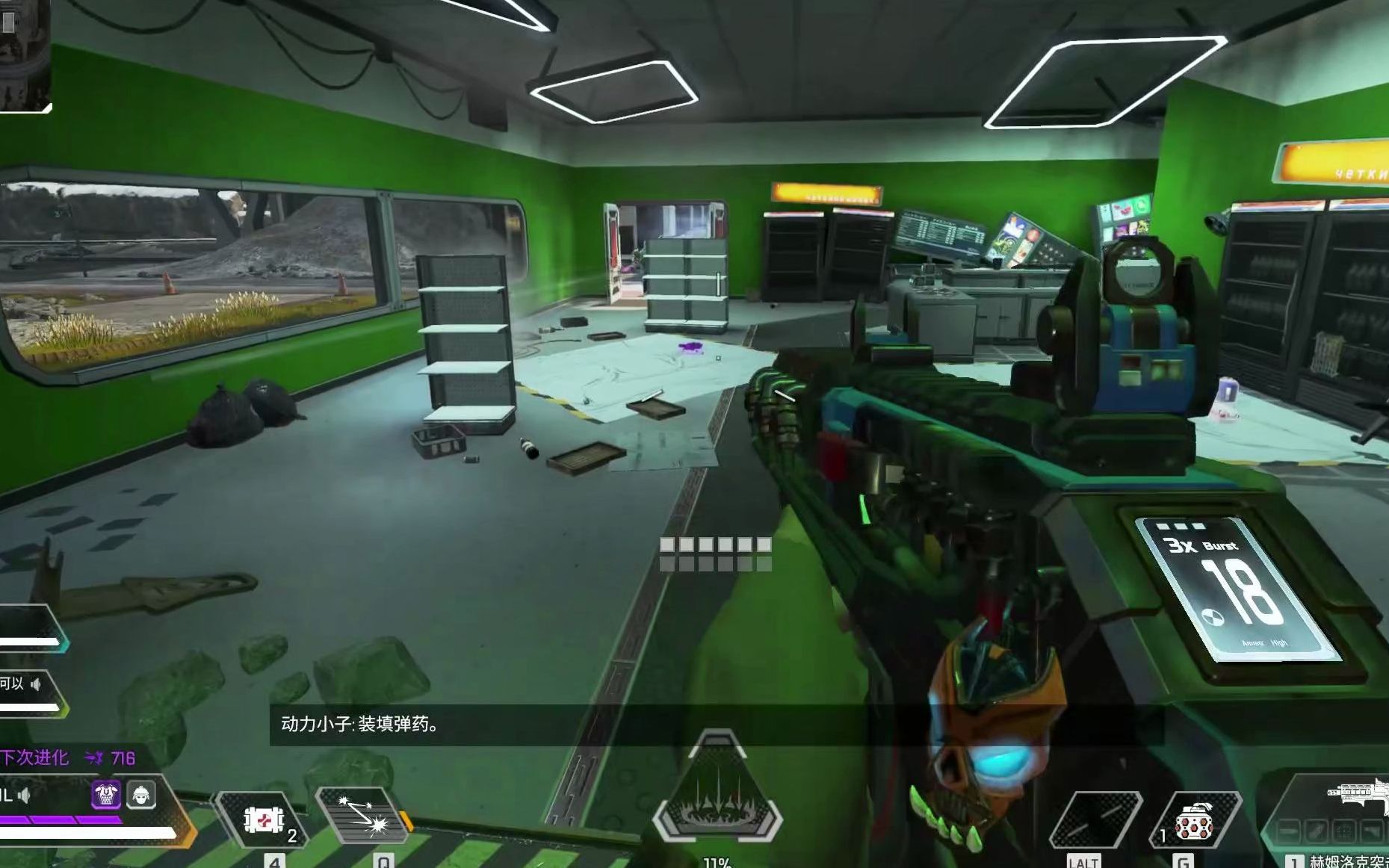Screen dimensions: 1389x868
Task: Activate the tactical ability icon
Action: [x=362, y=818]
